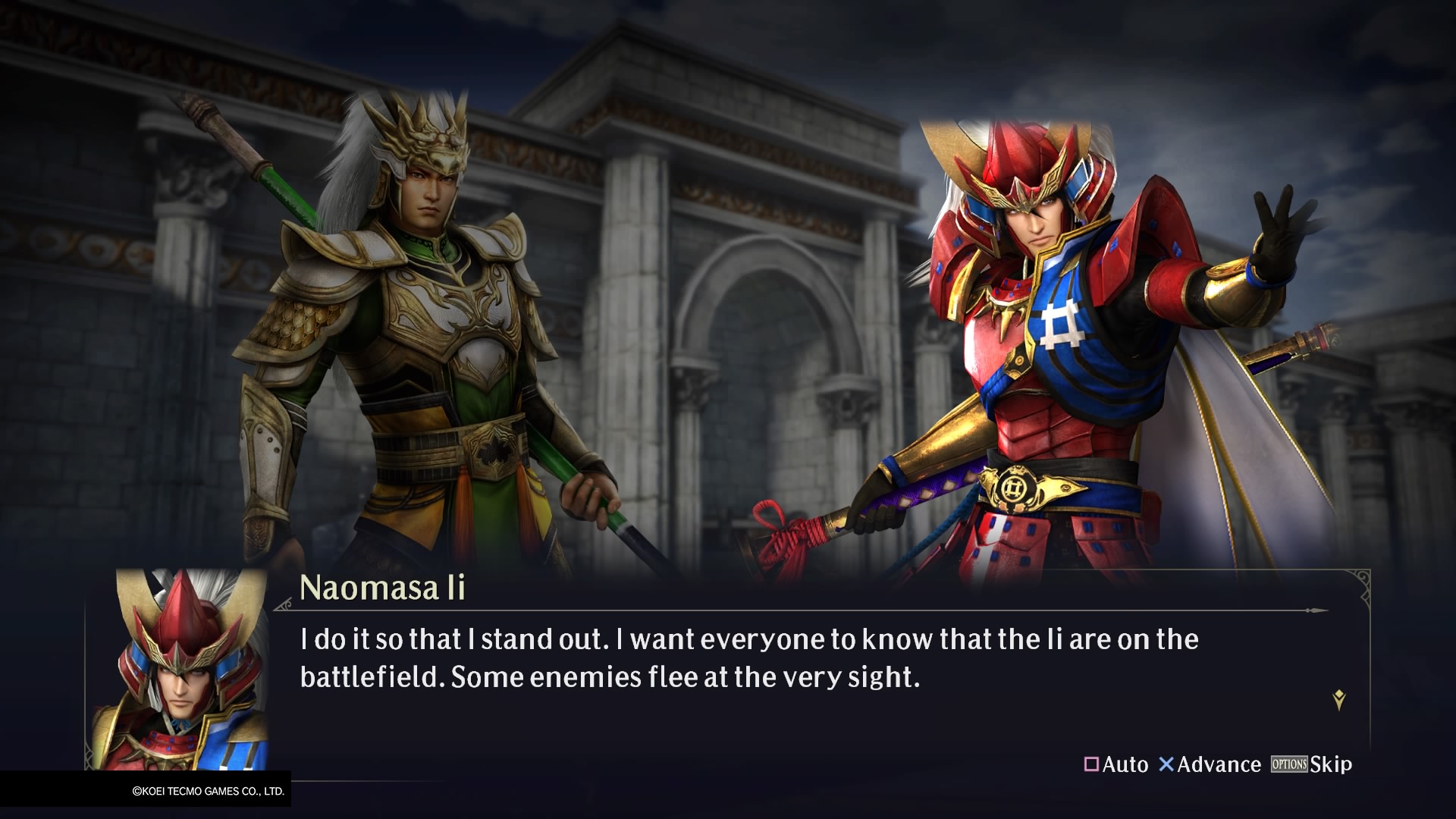This screenshot has width=1456, height=819.
Task: Advance Naomasa Ii's dialogue text box
Action: (x=1209, y=764)
